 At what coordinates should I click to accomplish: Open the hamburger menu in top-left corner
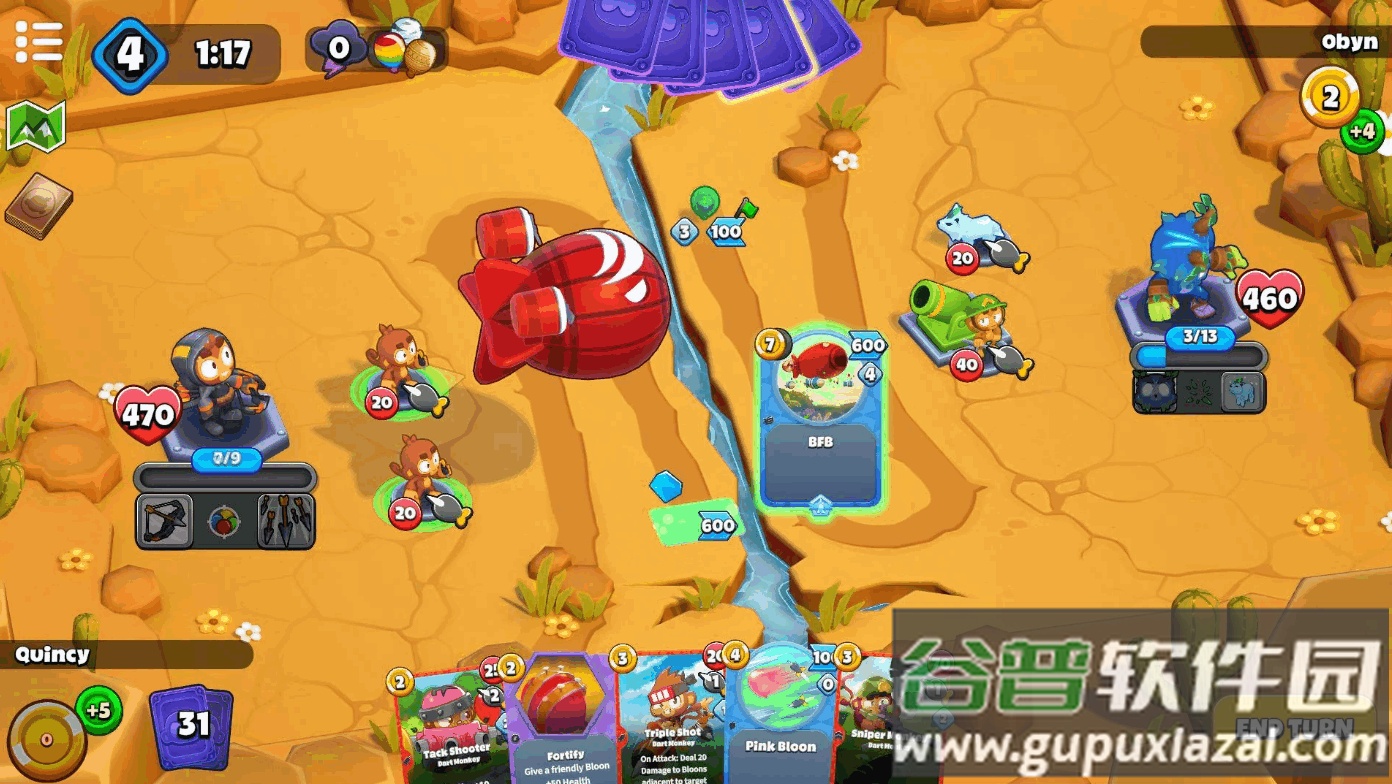[x=38, y=40]
